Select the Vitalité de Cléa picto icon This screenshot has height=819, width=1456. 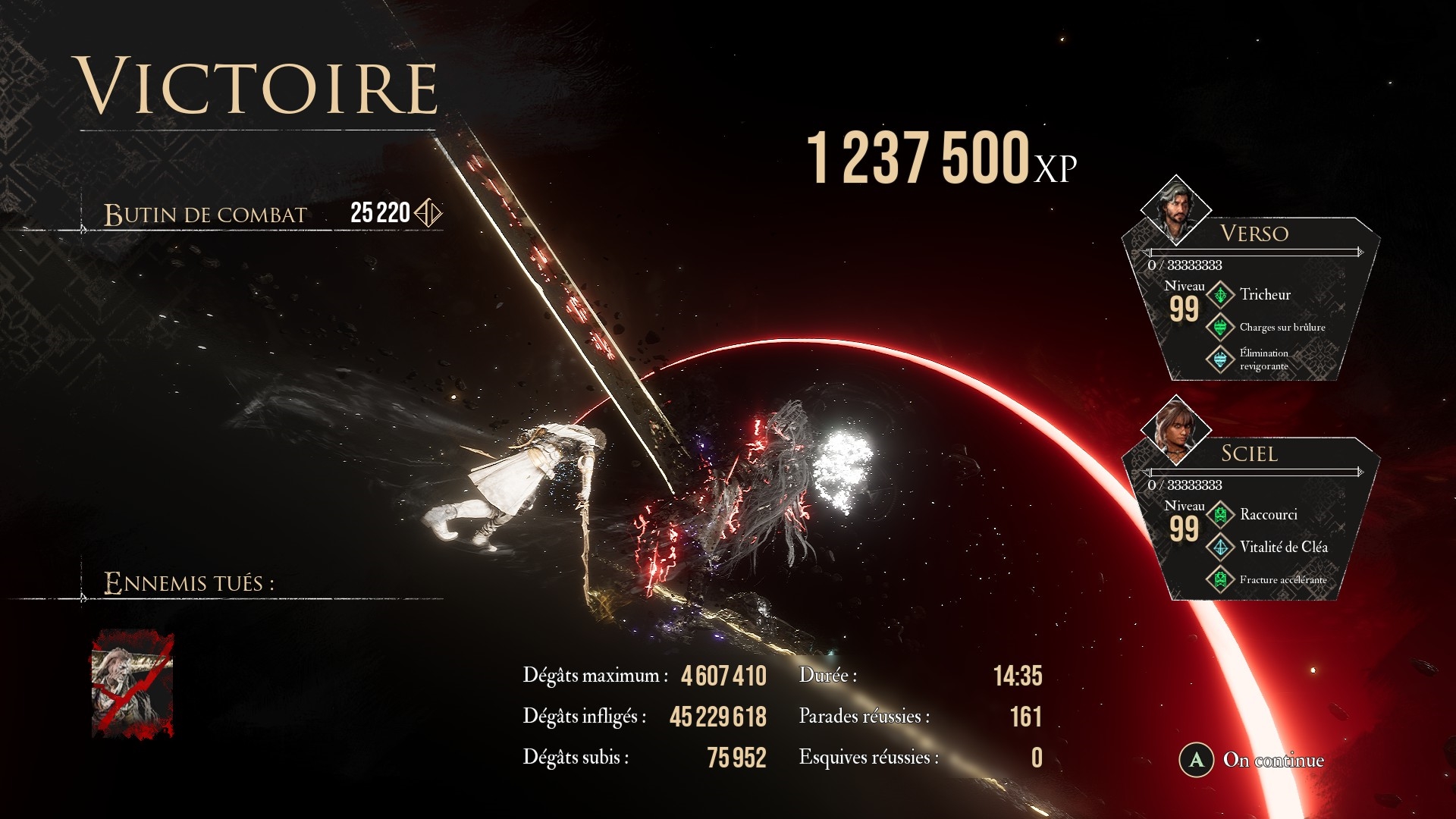pyautogui.click(x=1220, y=547)
